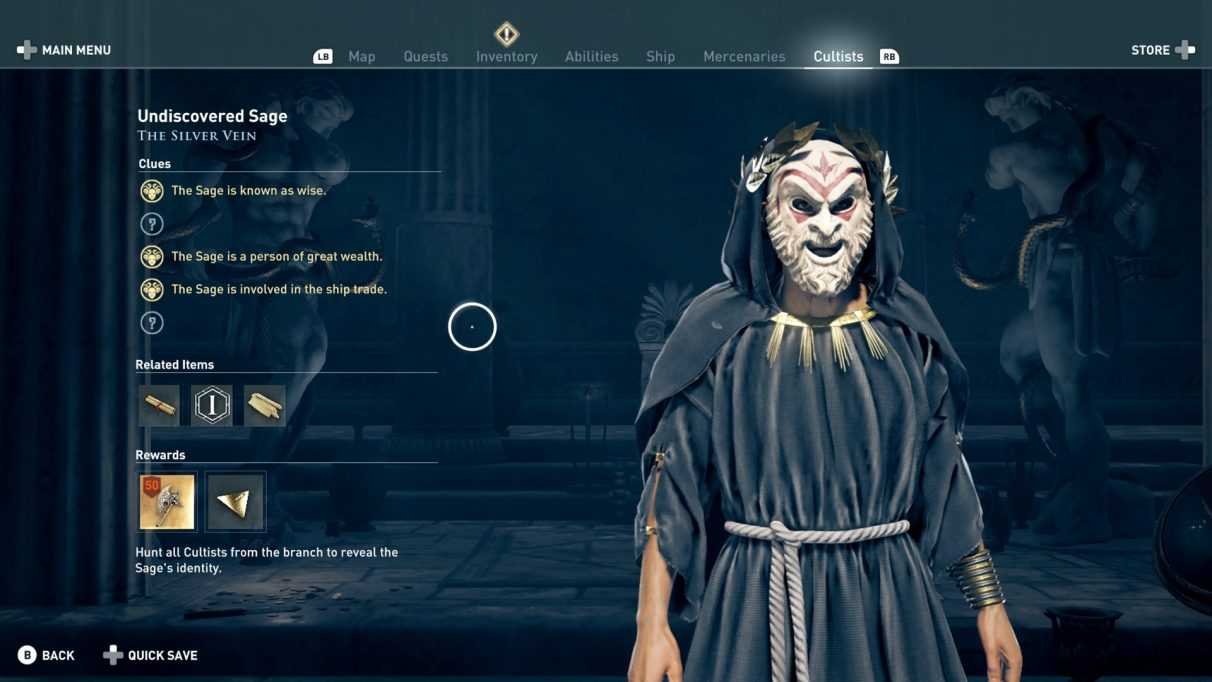Go to the Inventory tab
The height and width of the screenshot is (682, 1212).
click(506, 57)
